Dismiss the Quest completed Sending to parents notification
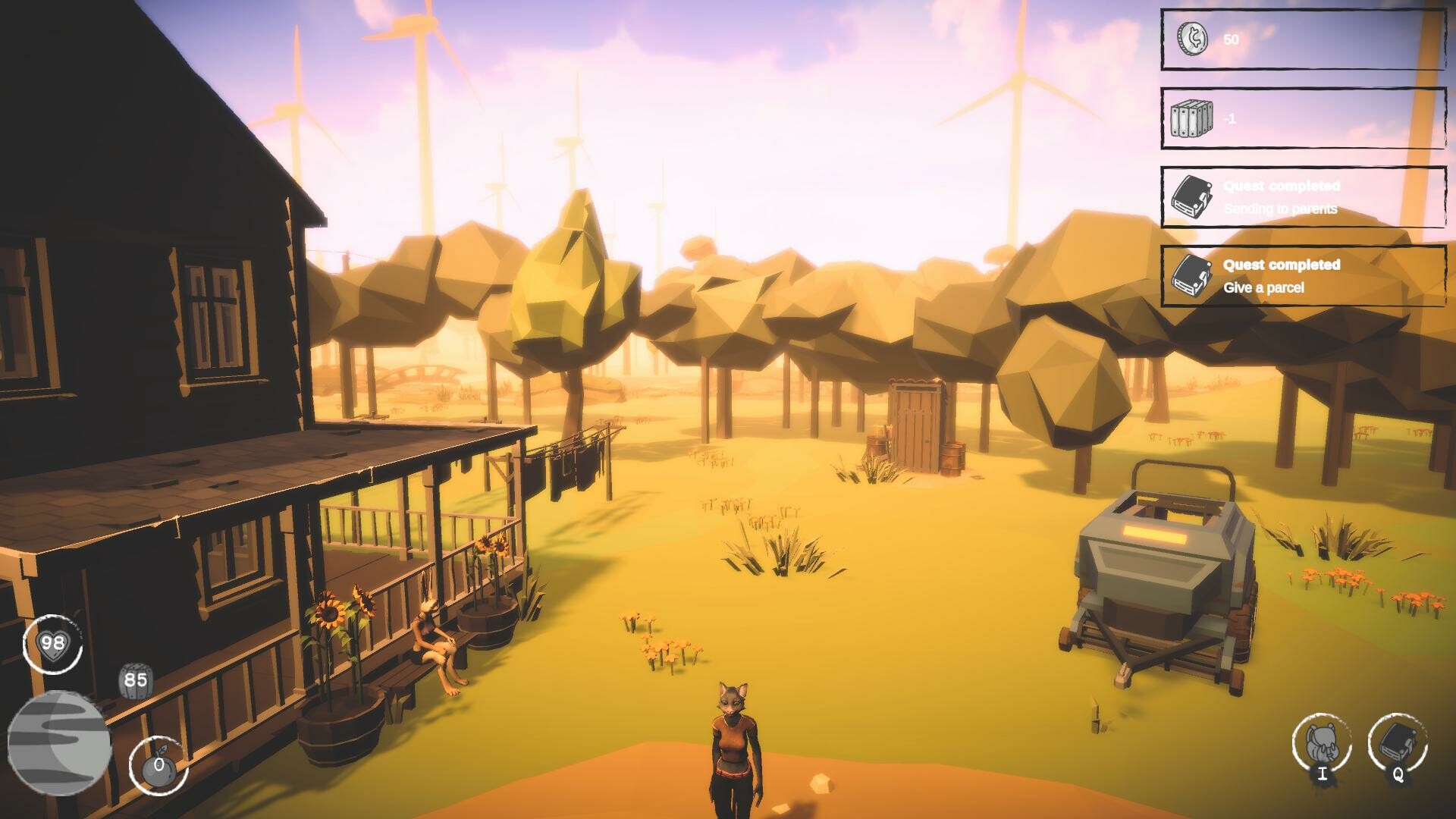The width and height of the screenshot is (1456, 819). 1301,197
